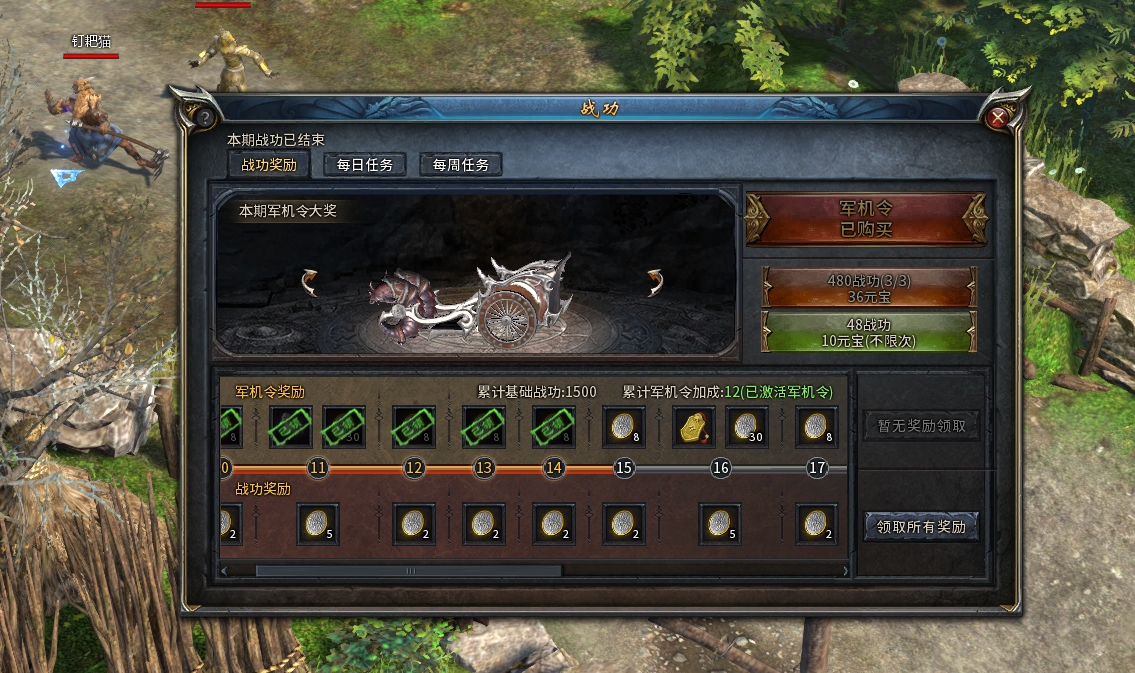The height and width of the screenshot is (673, 1135).
Task: Show the next grand prize with right arrow
Action: coord(657,282)
